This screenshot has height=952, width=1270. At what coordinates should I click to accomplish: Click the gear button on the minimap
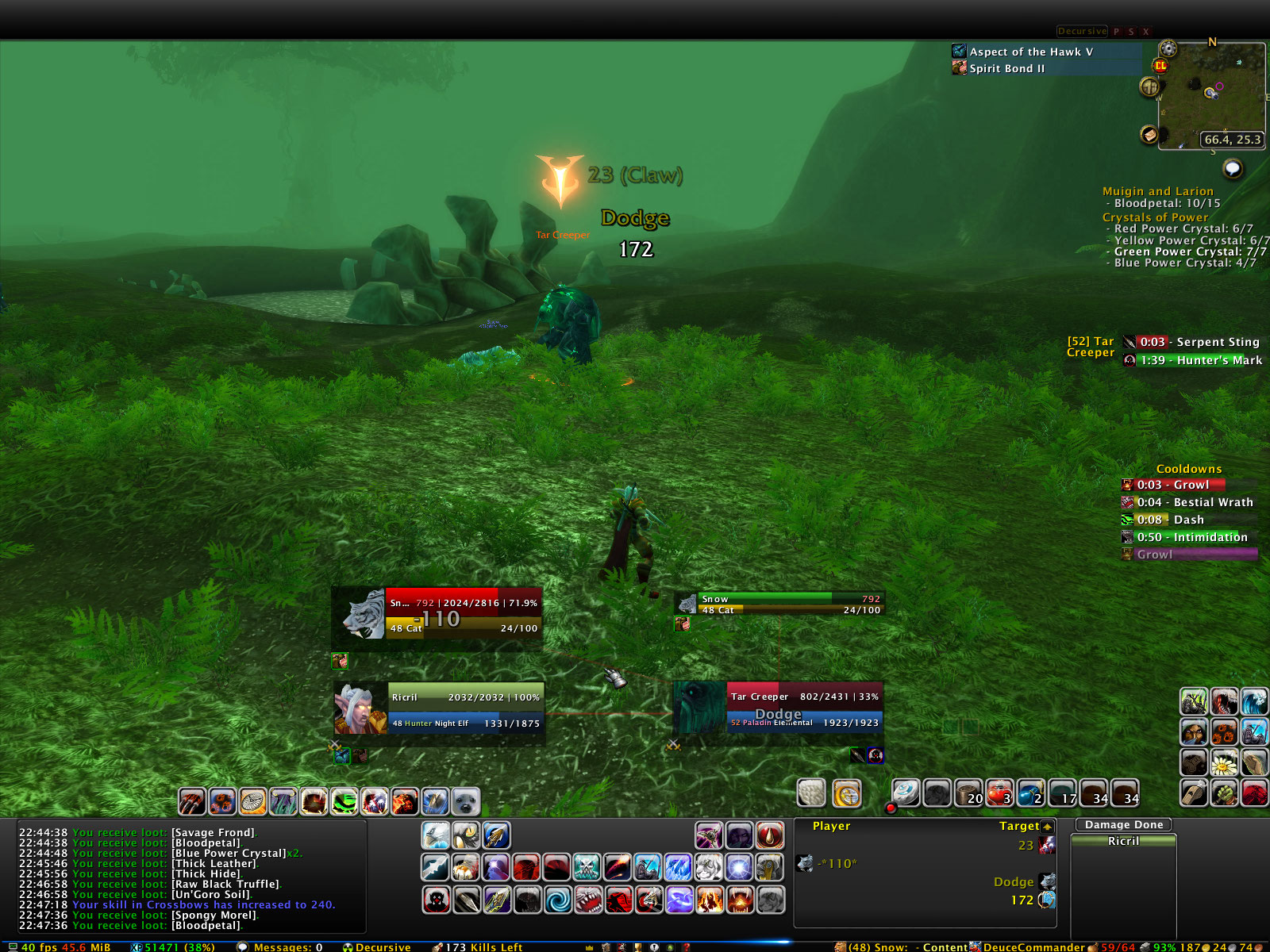[1168, 49]
